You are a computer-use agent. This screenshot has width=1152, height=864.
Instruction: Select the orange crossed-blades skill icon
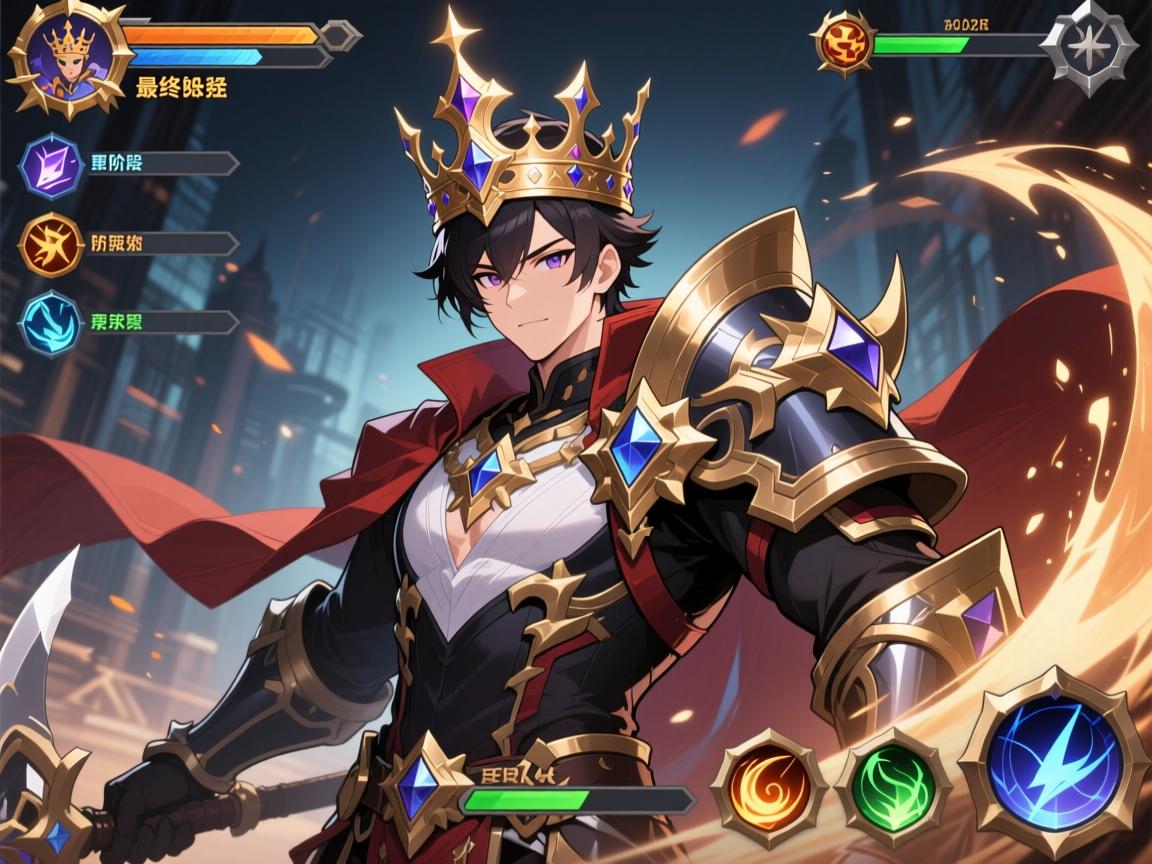pos(51,244)
